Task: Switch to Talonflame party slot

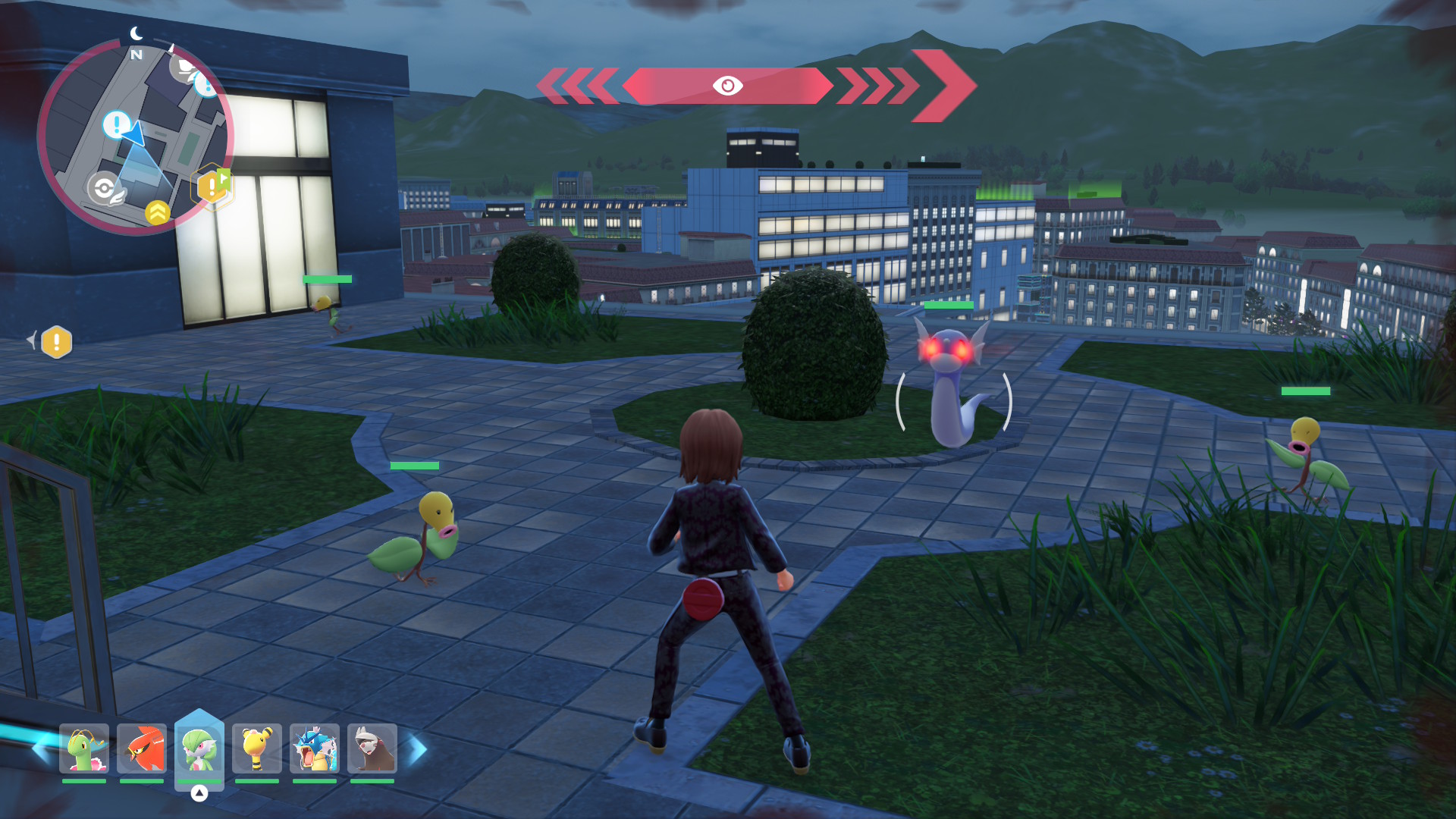Action: click(142, 748)
